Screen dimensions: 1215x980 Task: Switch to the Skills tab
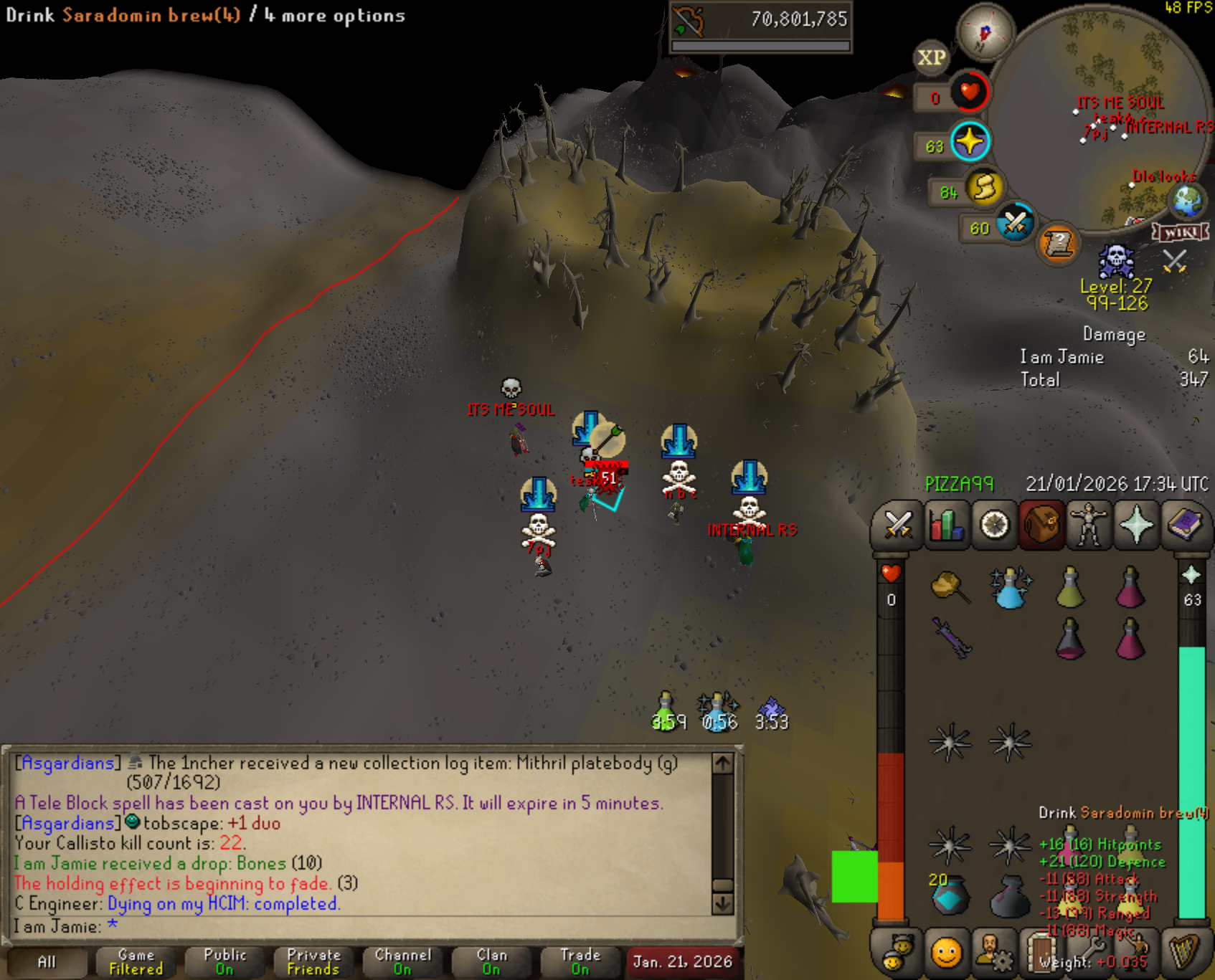tap(946, 525)
